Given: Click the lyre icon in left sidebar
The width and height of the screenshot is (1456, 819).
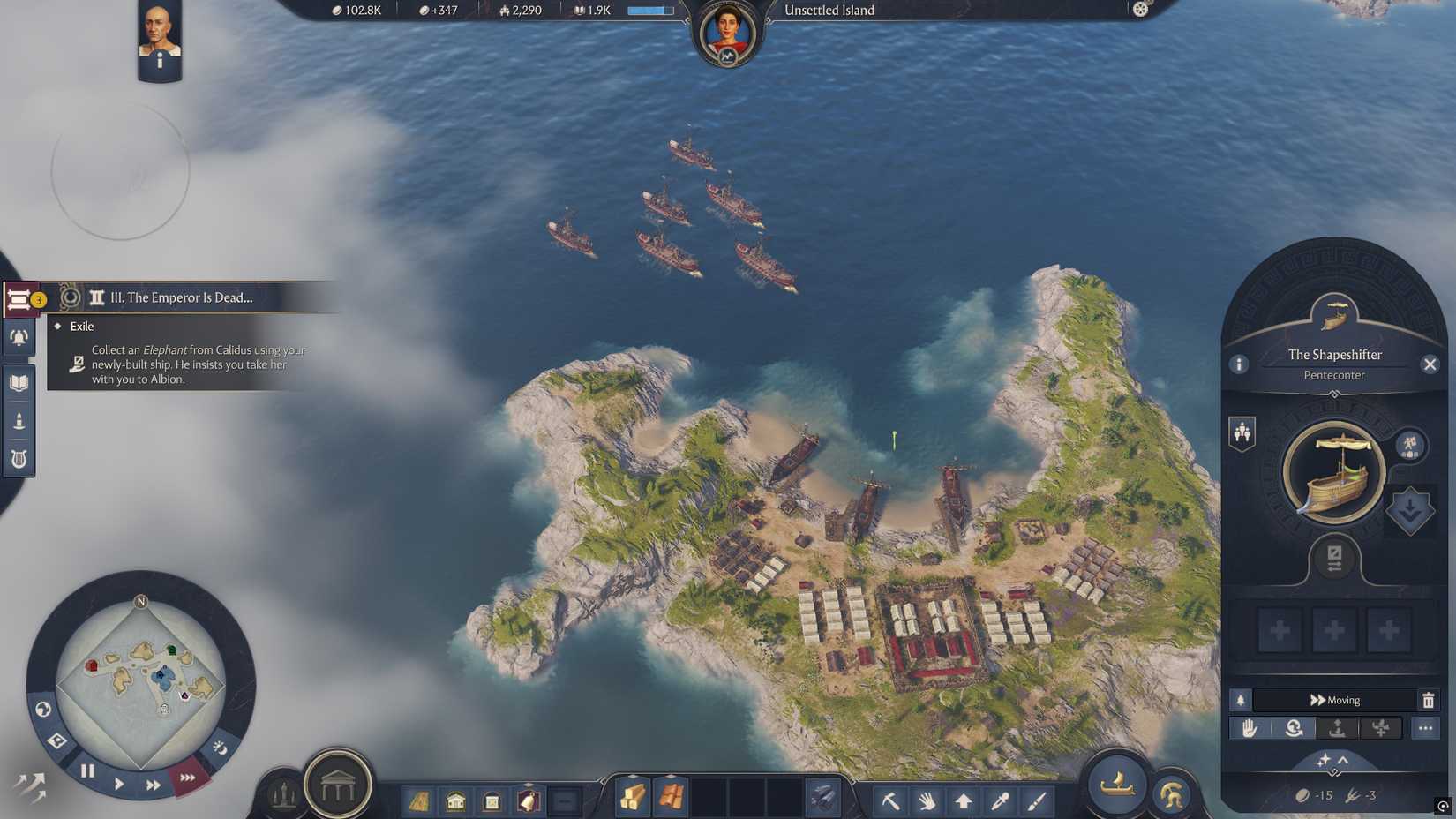Looking at the screenshot, I should pyautogui.click(x=19, y=459).
